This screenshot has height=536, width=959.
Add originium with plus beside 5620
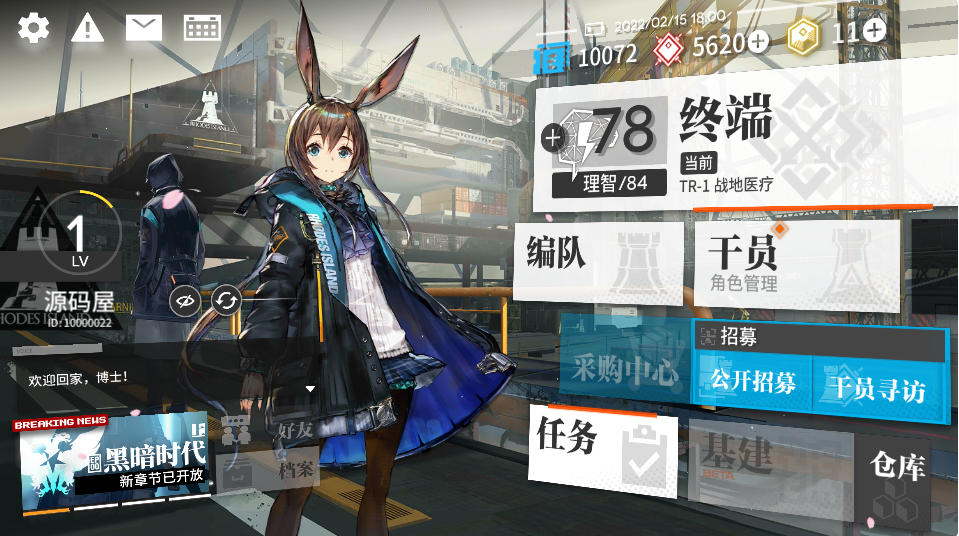(x=758, y=42)
